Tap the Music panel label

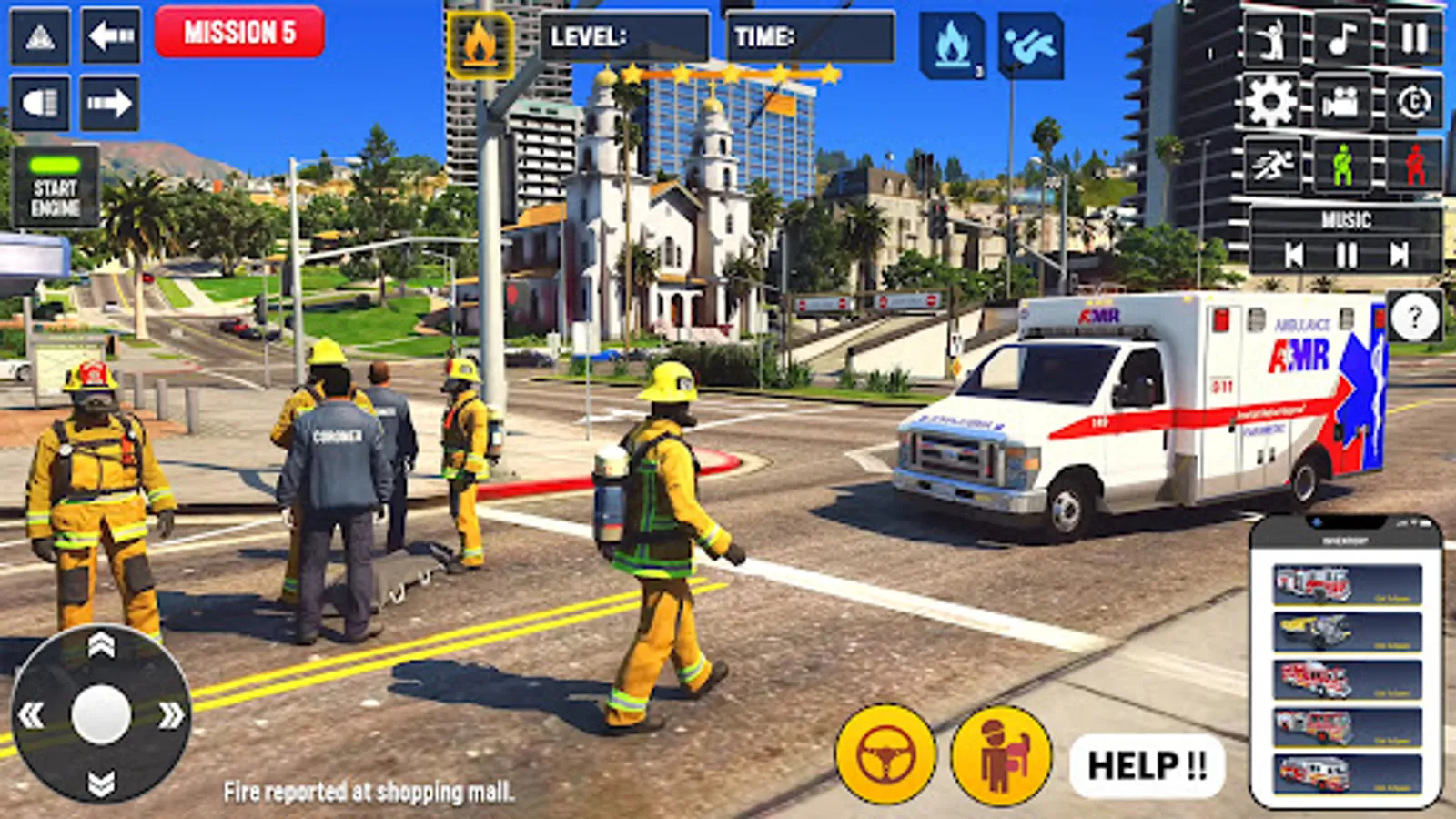pyautogui.click(x=1349, y=218)
